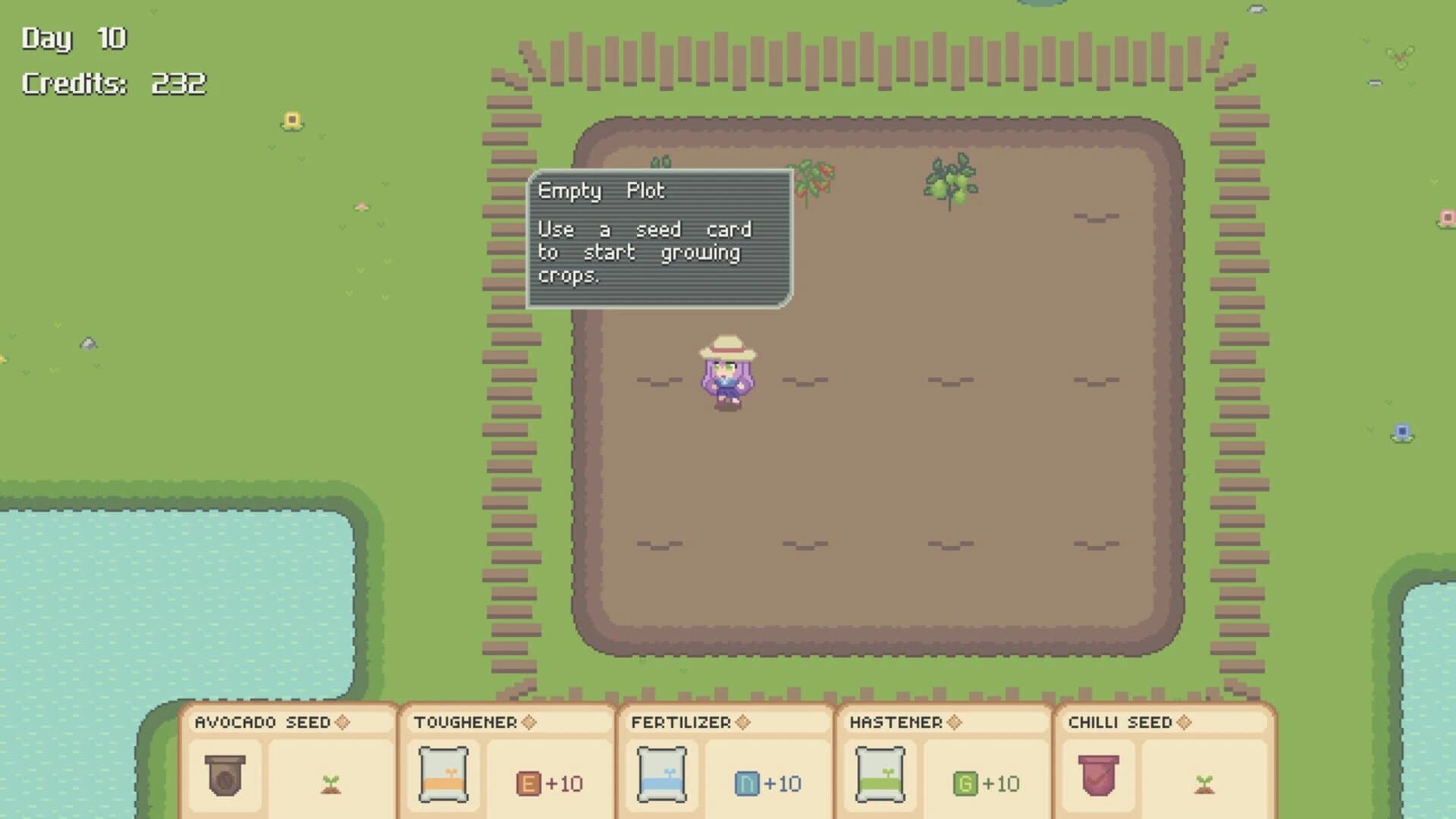Click the Credits counter

(x=114, y=83)
